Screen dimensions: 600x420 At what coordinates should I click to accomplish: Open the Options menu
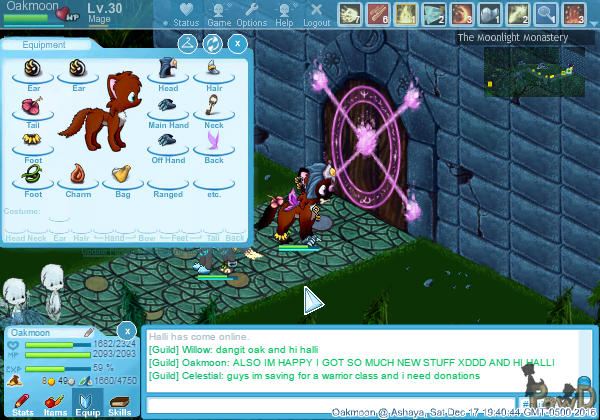tap(251, 14)
